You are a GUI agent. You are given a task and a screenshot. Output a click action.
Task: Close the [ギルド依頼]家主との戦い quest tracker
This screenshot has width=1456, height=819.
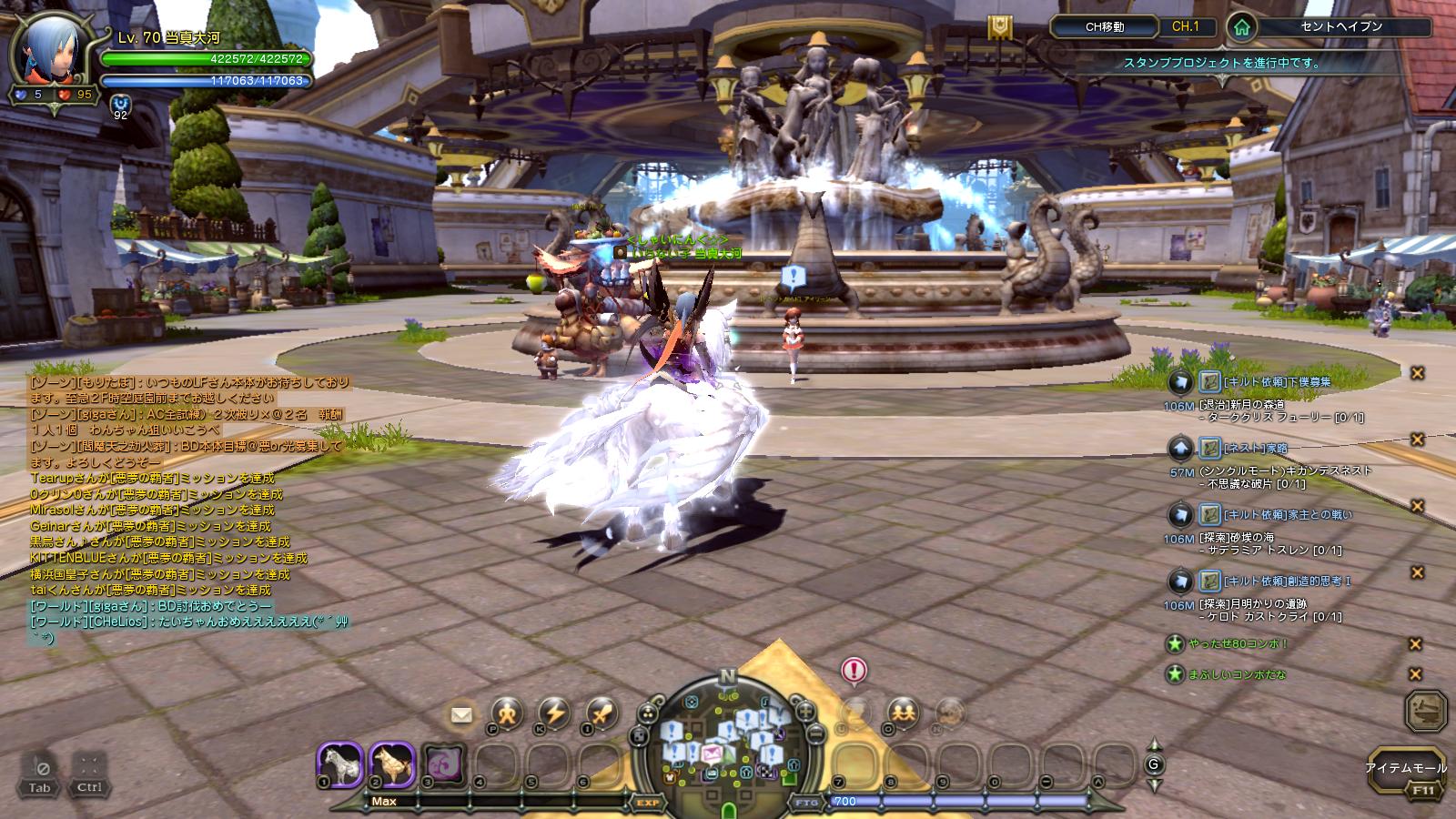point(1417,506)
